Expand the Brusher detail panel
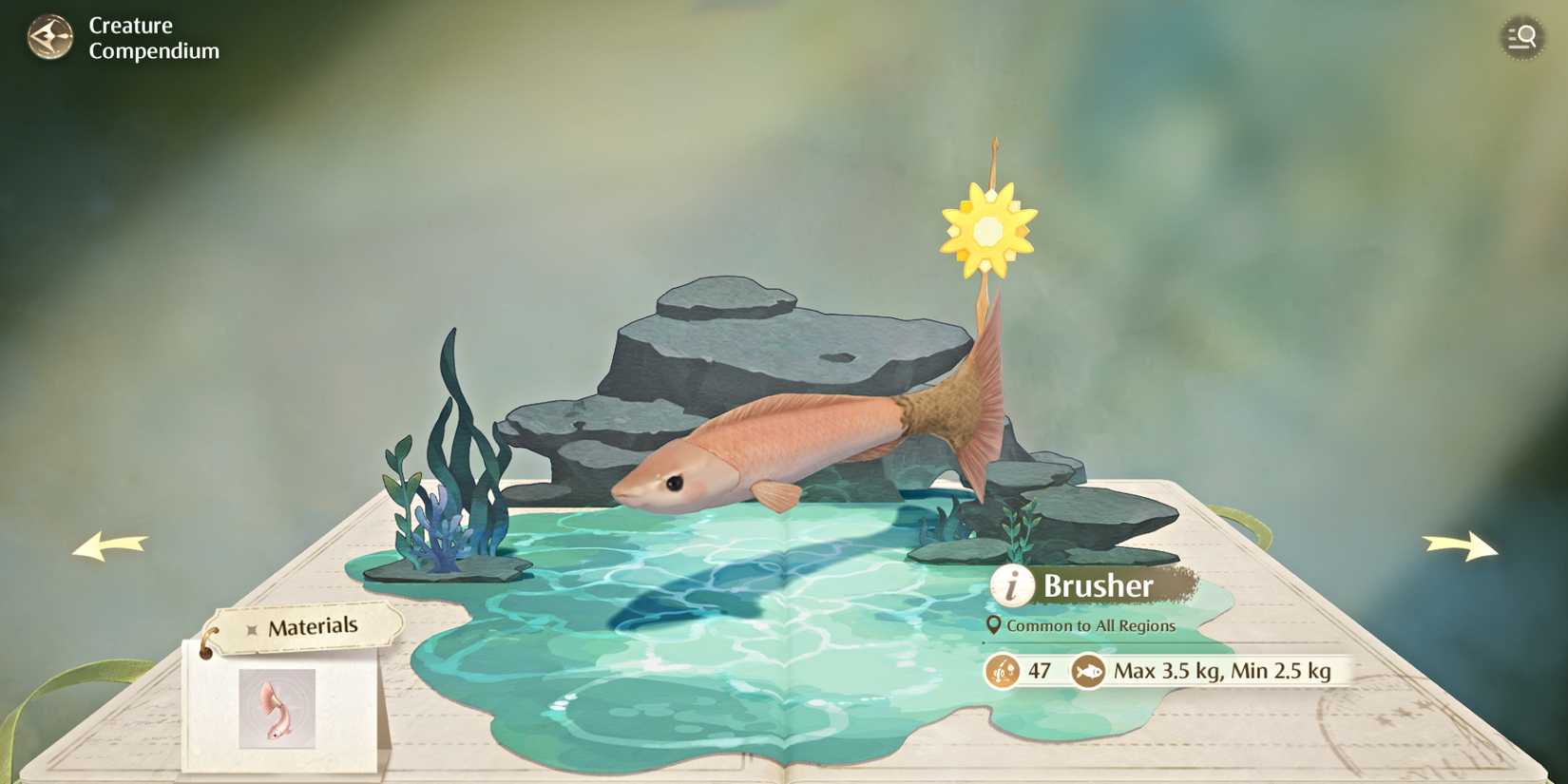Viewport: 1568px width, 784px height. [x=1098, y=586]
